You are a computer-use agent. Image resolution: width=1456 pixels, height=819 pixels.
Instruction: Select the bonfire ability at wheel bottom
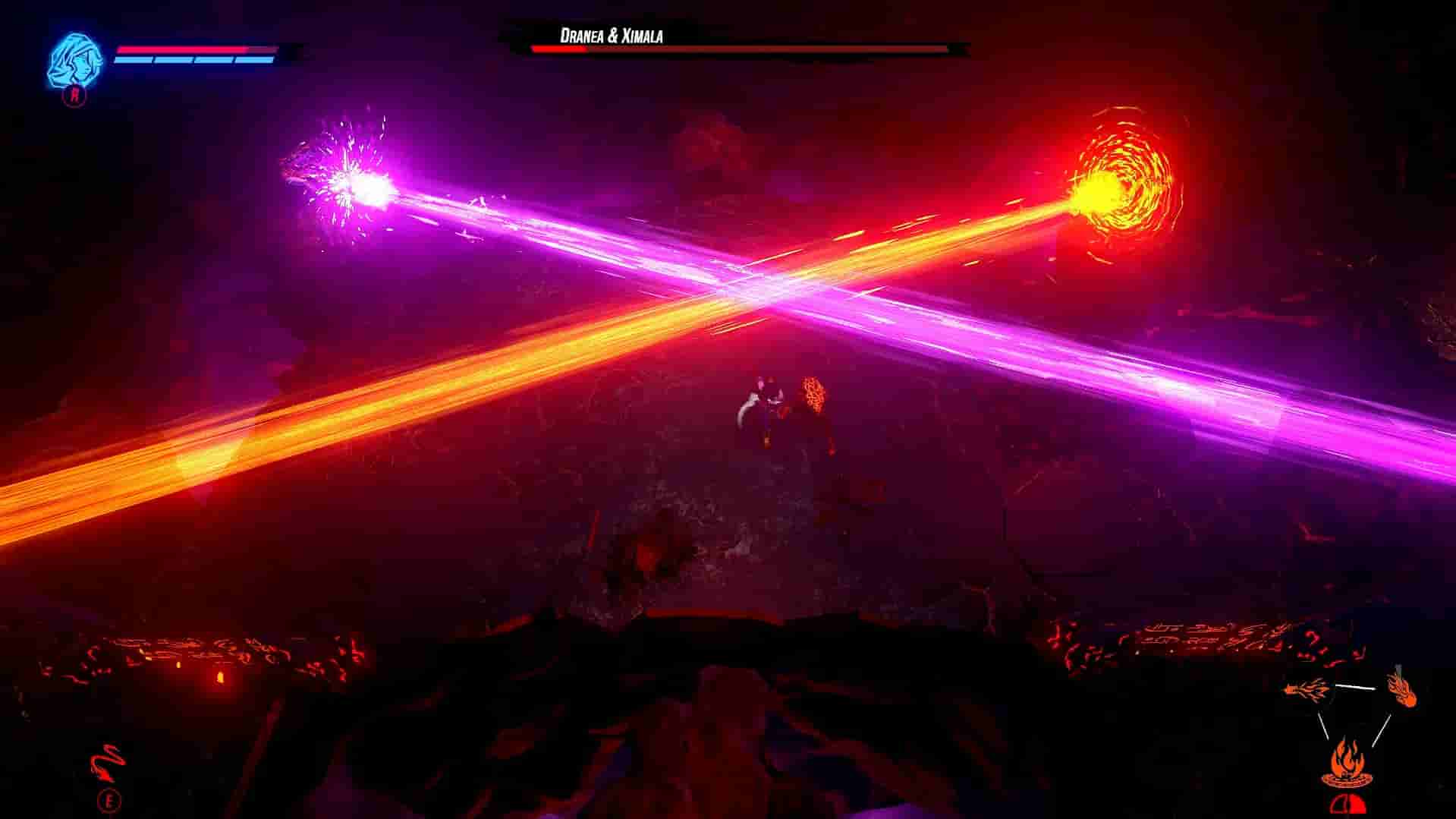tap(1347, 763)
